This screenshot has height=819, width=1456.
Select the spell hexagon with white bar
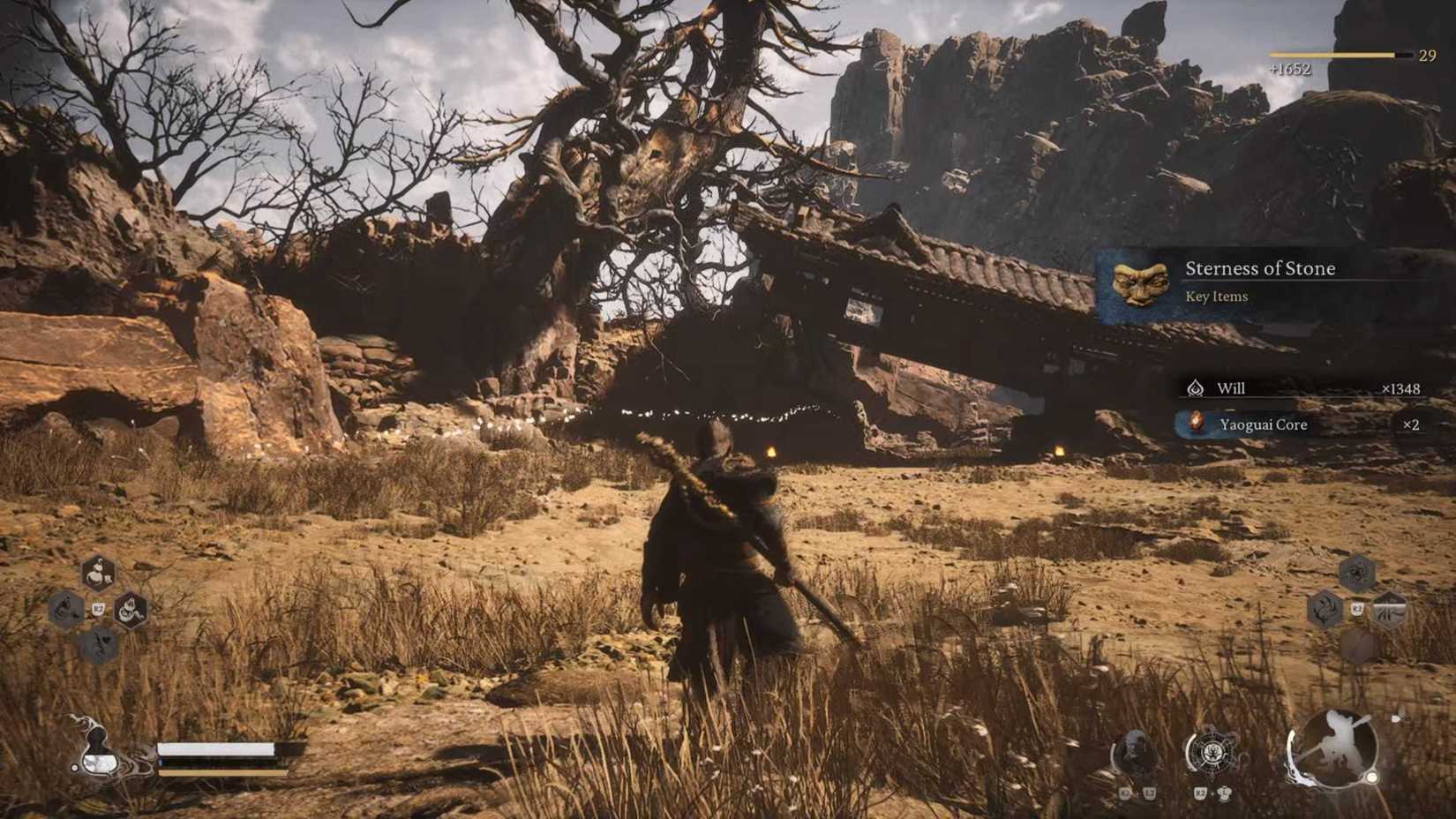pyautogui.click(x=1389, y=610)
